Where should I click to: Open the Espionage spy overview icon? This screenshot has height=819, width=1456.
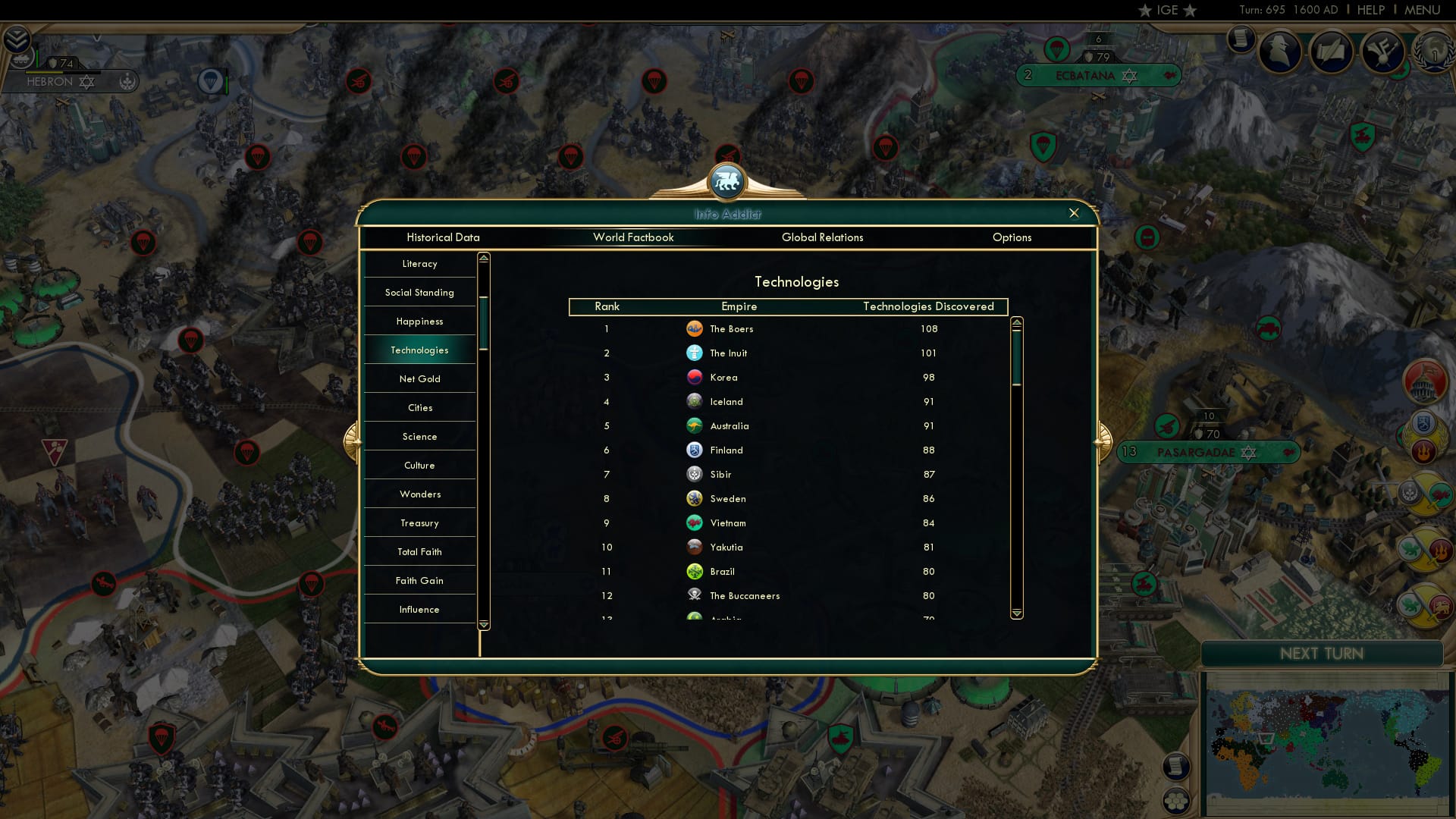pyautogui.click(x=1282, y=51)
